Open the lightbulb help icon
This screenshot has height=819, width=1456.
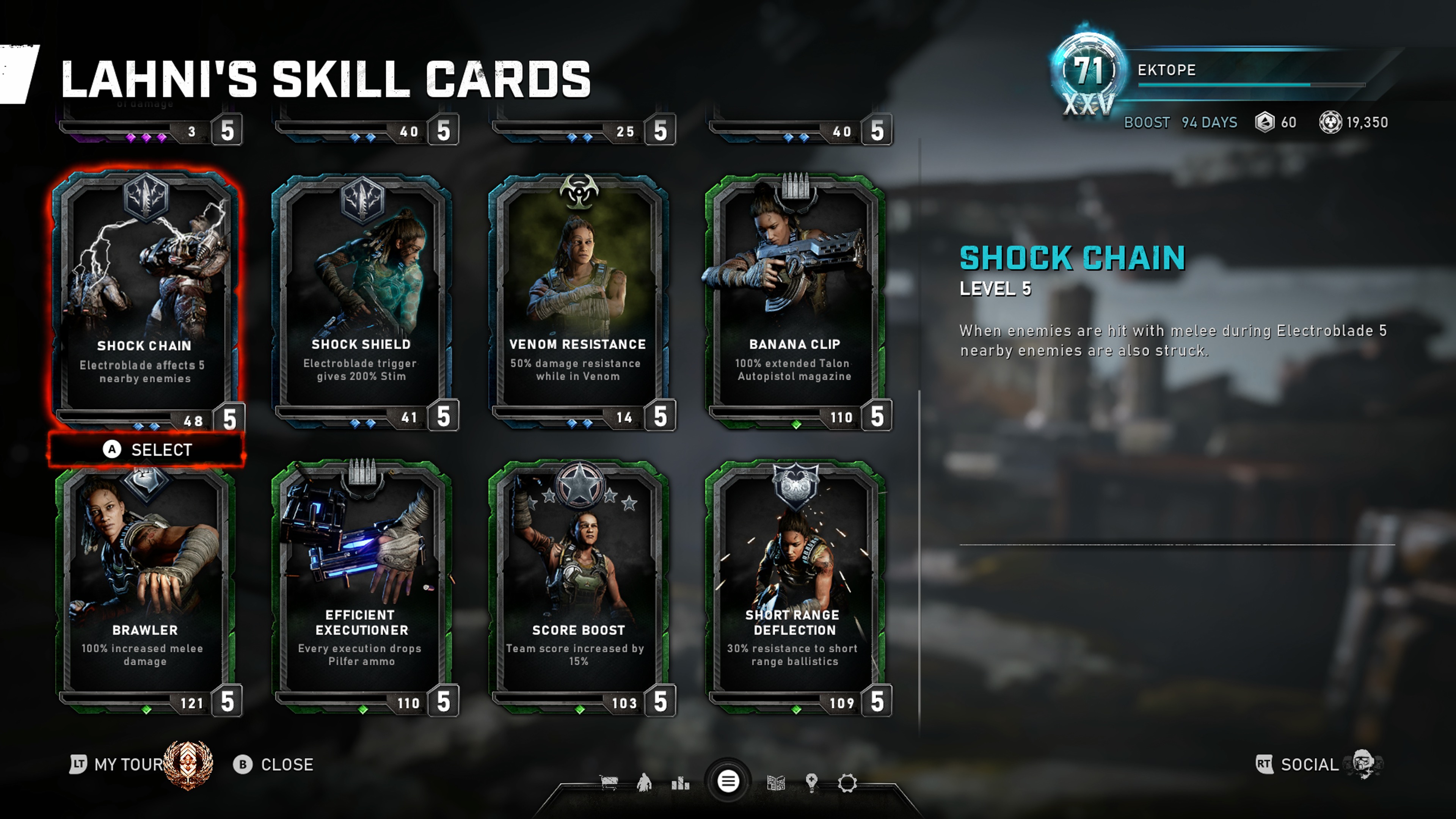812,783
